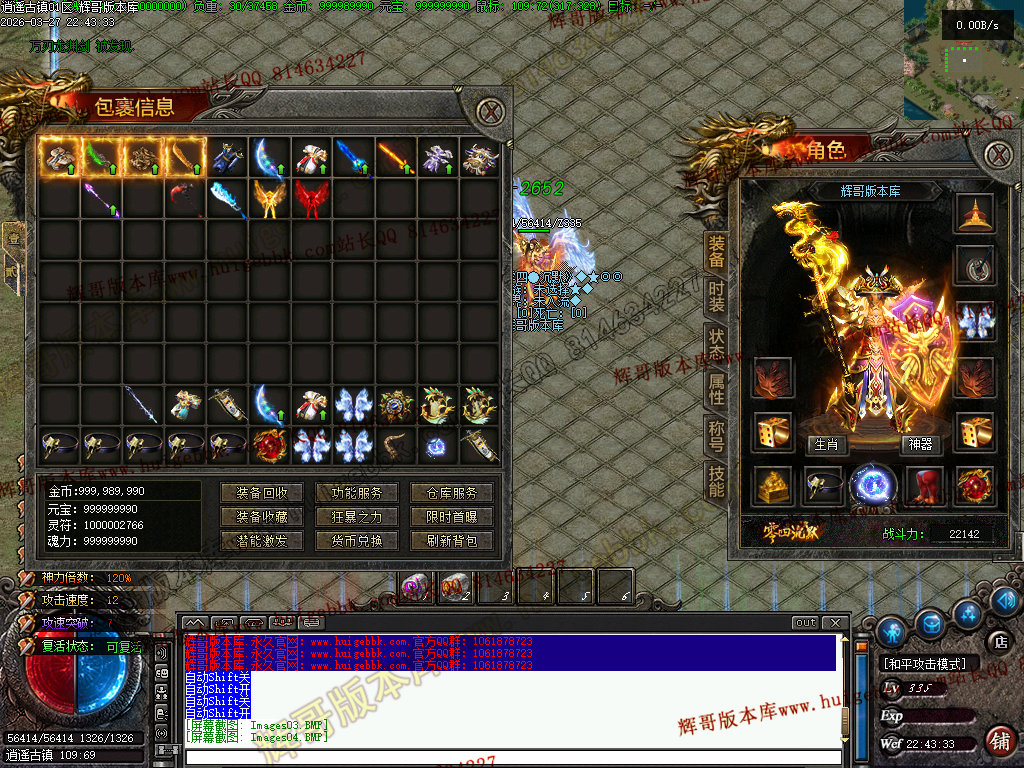Refresh the bag with 刷新背包

[451, 541]
